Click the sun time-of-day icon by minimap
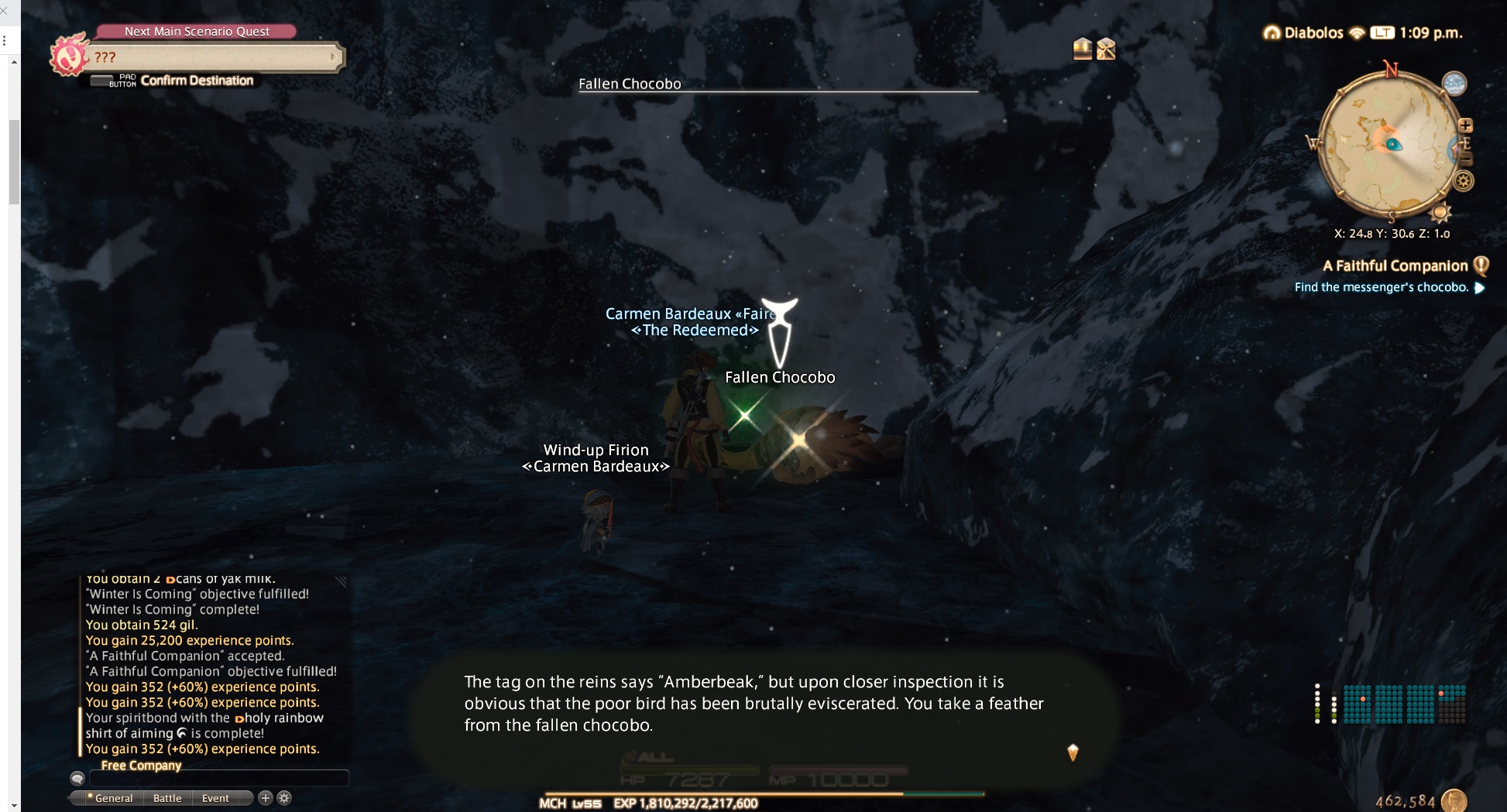 [x=1440, y=212]
